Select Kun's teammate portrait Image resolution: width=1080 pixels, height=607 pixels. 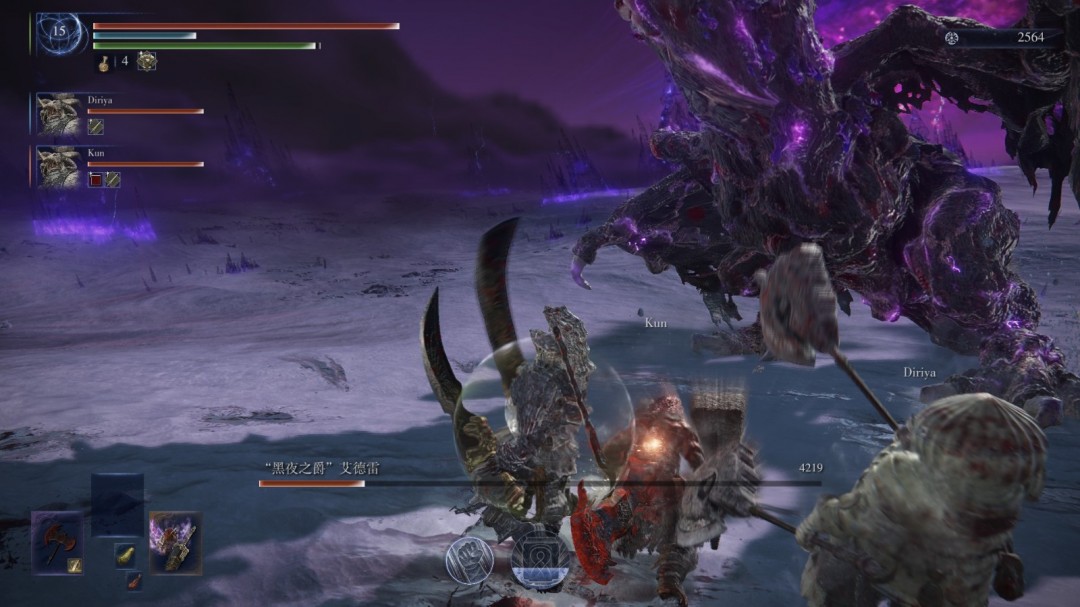(59, 167)
